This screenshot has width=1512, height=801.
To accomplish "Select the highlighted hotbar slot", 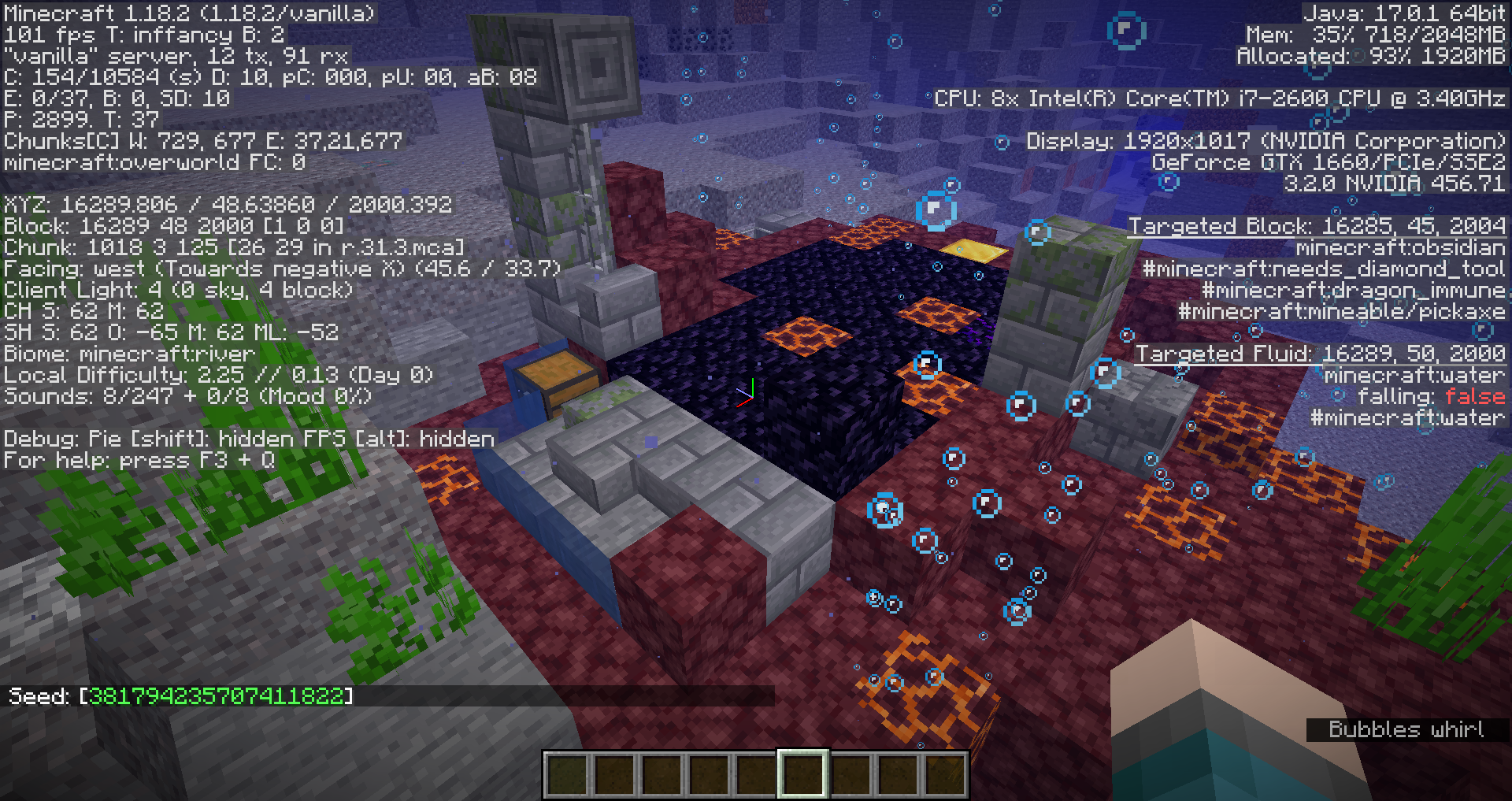I will (802, 773).
